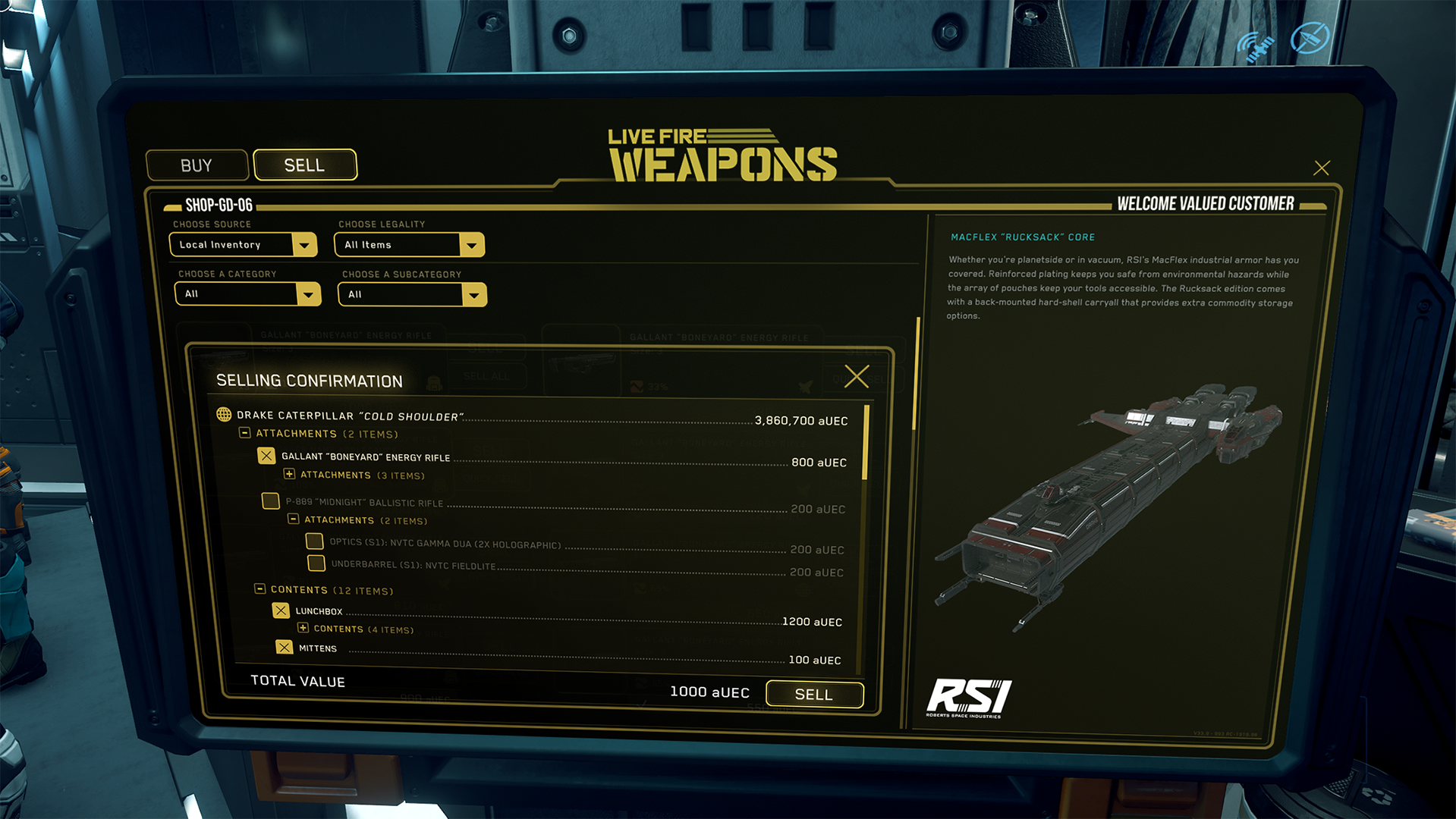Expand the Choose a Subcategory dropdown
This screenshot has width=1456, height=819.
[x=473, y=295]
